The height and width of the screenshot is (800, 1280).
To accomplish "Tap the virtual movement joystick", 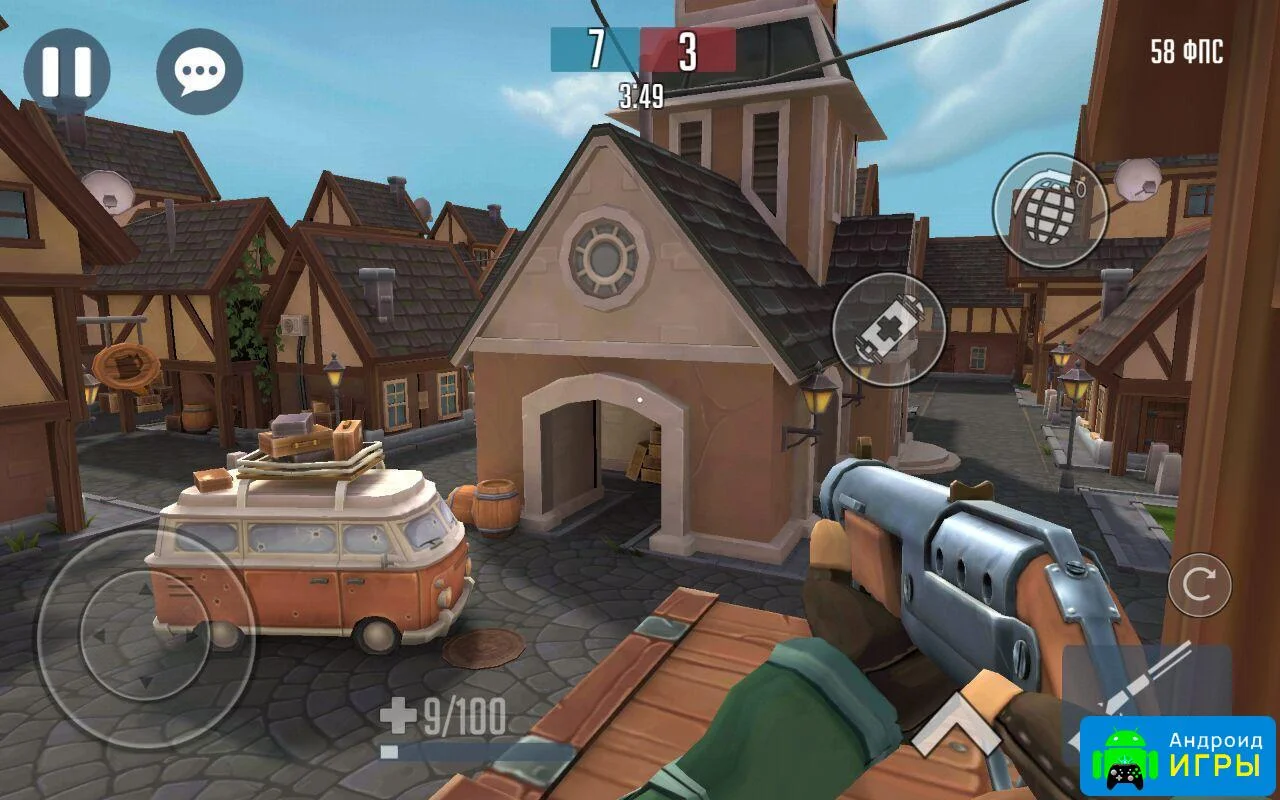I will pyautogui.click(x=146, y=638).
